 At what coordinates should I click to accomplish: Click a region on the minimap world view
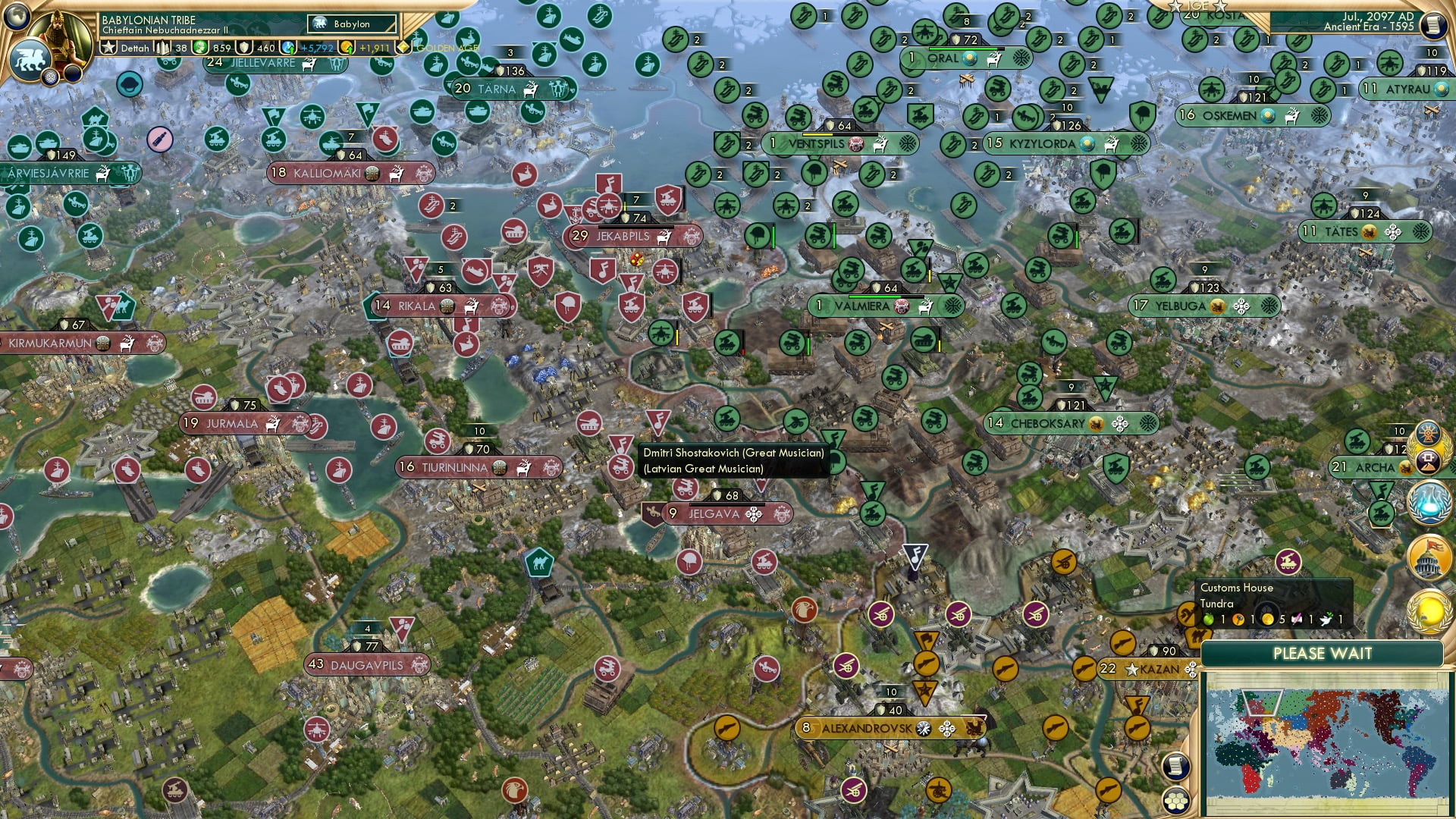[1323, 743]
